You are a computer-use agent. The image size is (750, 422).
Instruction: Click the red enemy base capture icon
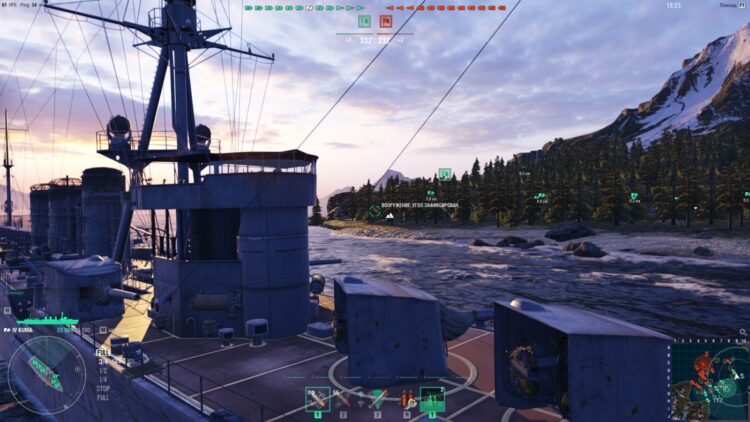(386, 21)
